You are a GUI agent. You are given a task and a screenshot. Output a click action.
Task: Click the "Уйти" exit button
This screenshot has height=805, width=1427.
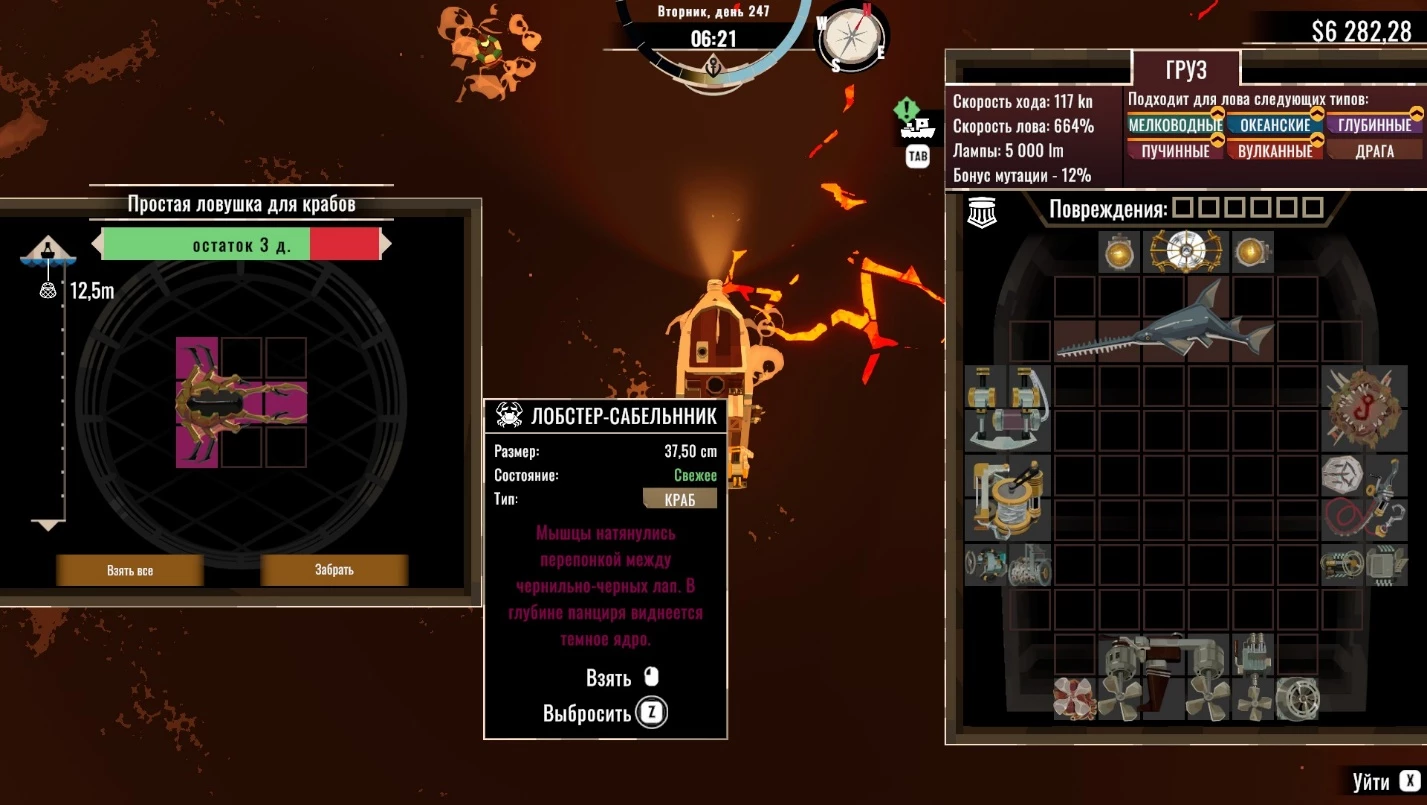pyautogui.click(x=1384, y=781)
